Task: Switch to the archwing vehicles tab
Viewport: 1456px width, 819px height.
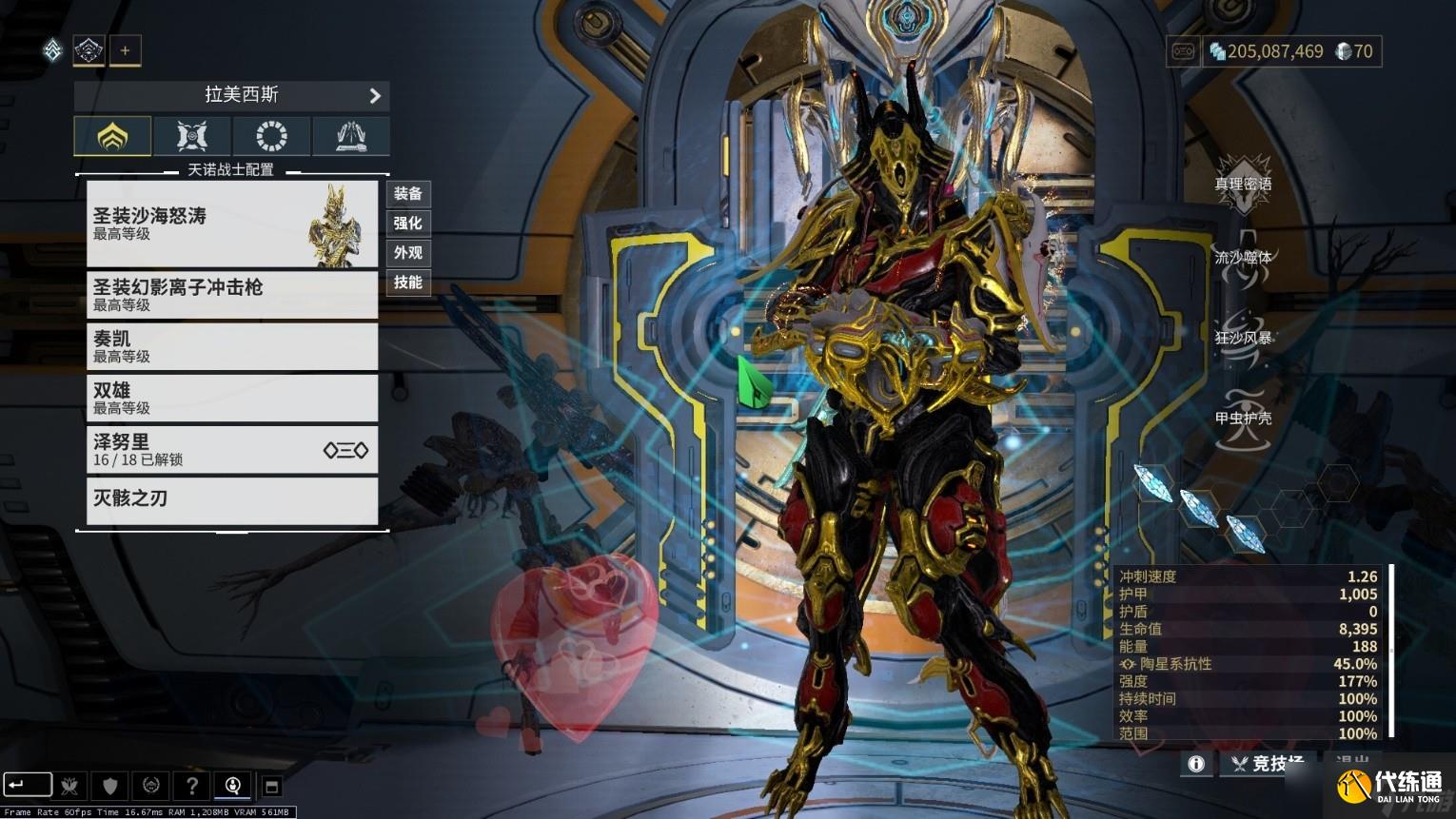Action: 350,136
